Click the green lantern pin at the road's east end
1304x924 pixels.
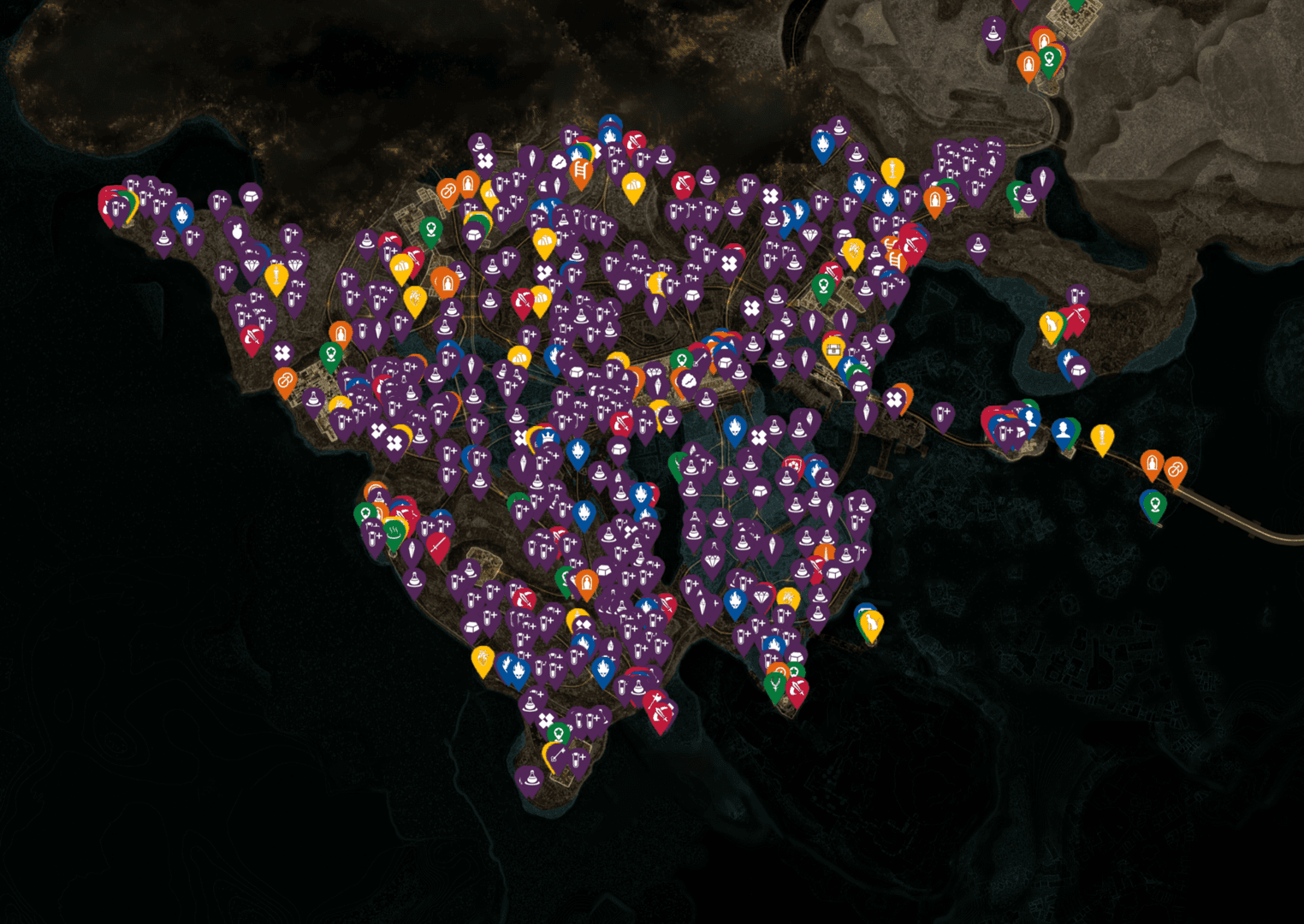pyautogui.click(x=1155, y=503)
